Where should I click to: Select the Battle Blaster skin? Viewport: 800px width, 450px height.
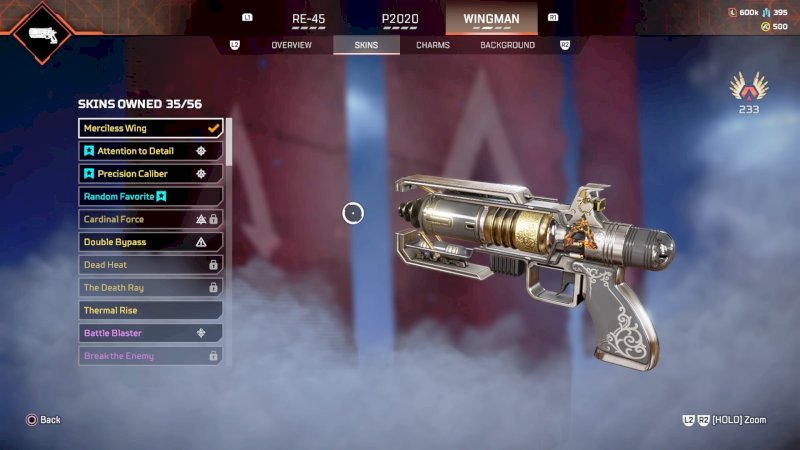[151, 333]
